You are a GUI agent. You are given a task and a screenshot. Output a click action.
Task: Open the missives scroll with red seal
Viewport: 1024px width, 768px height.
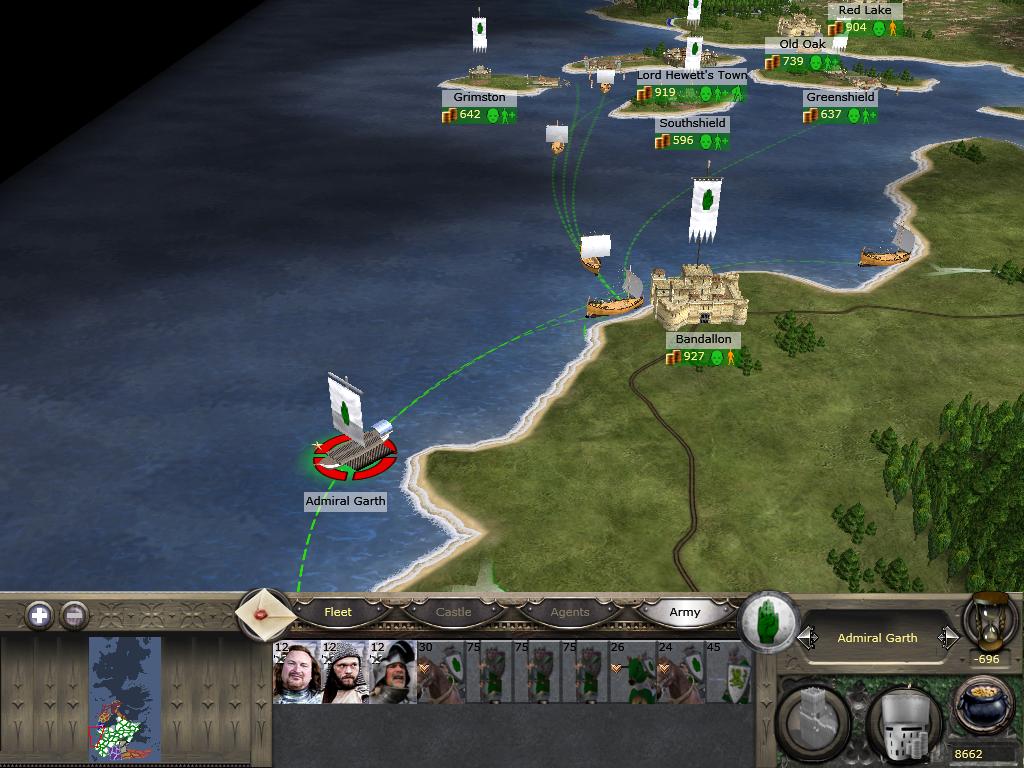coord(264,613)
